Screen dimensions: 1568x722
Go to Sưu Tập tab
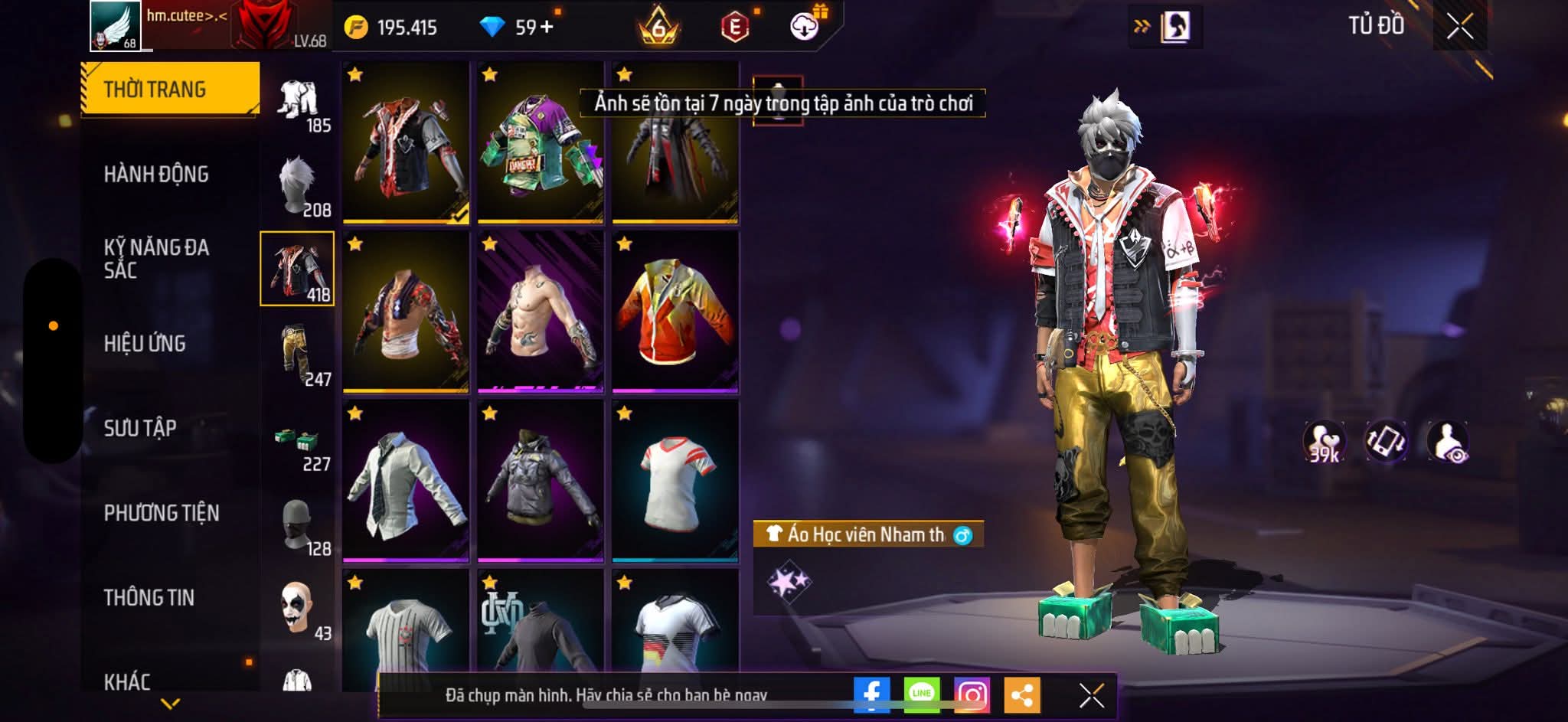[140, 428]
